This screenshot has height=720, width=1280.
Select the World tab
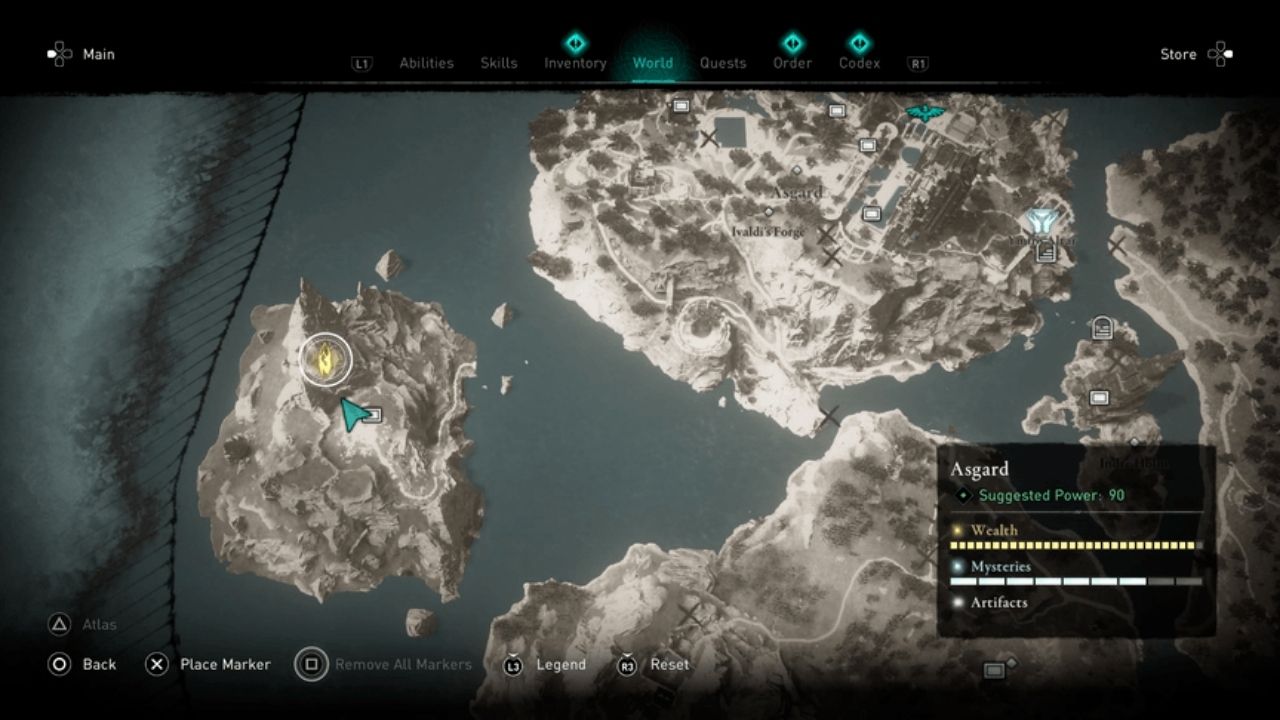point(652,63)
